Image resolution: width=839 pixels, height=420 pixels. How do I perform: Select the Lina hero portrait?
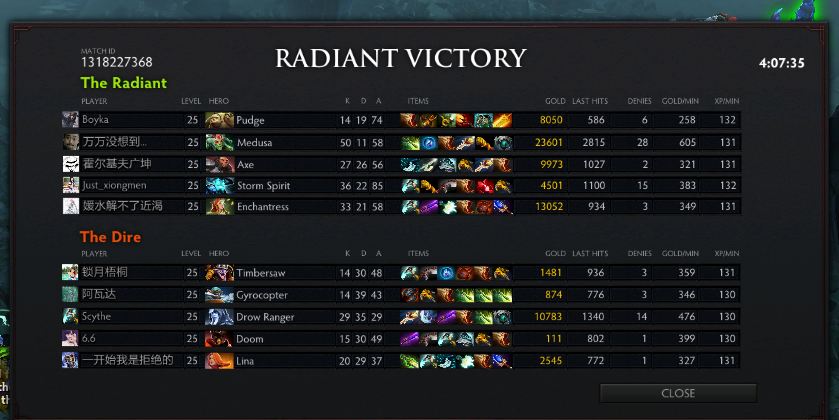coord(219,361)
